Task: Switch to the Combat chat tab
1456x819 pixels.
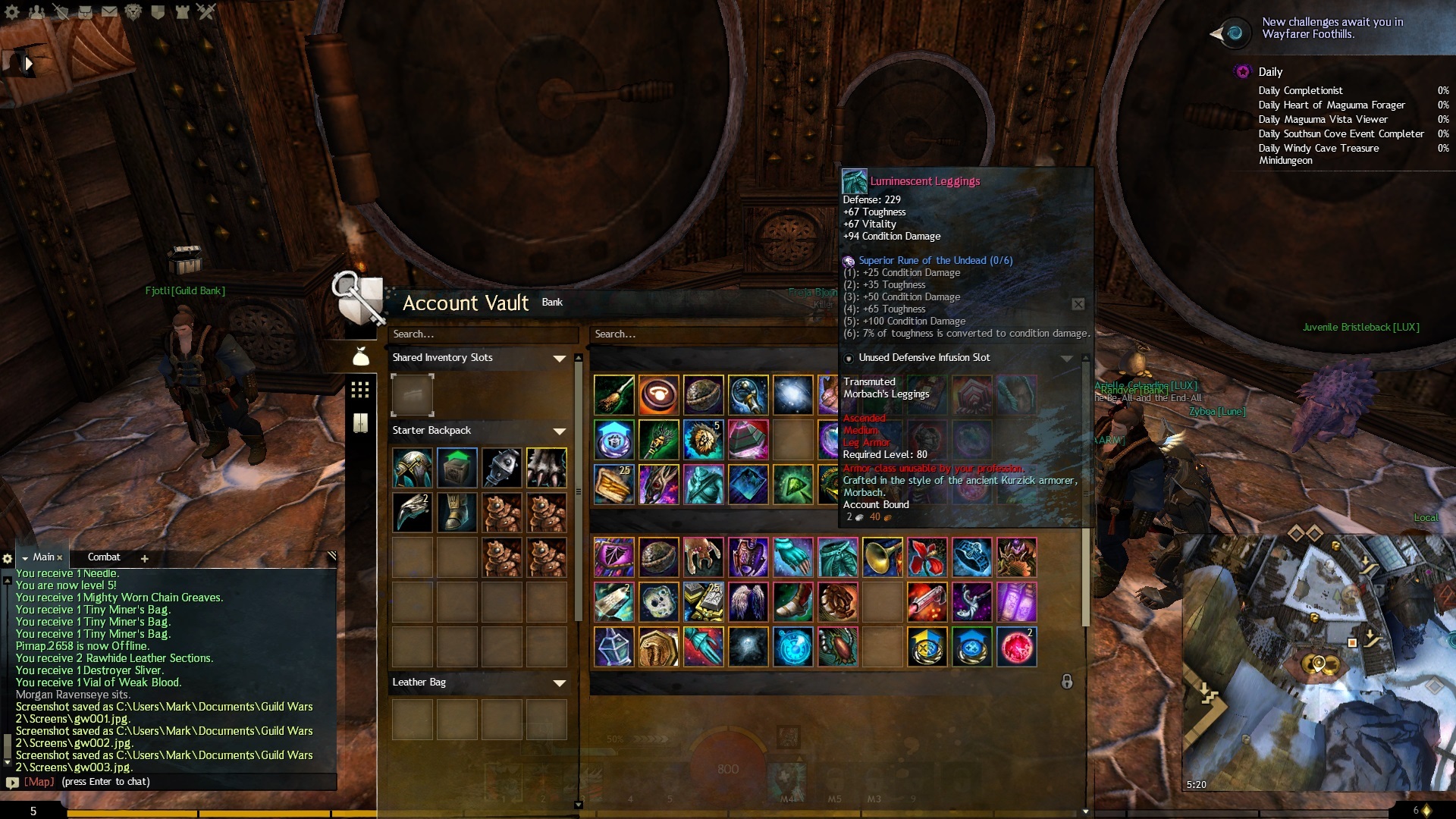Action: tap(104, 557)
